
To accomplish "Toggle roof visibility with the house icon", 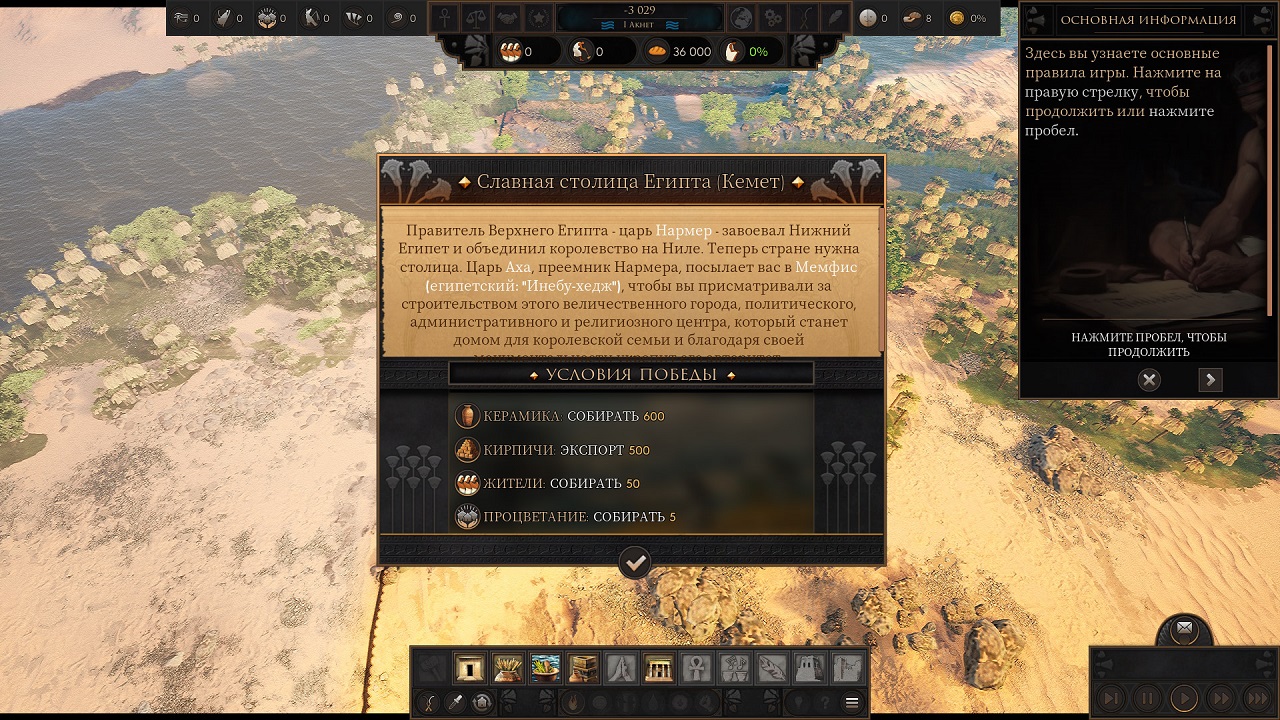I will [x=481, y=702].
